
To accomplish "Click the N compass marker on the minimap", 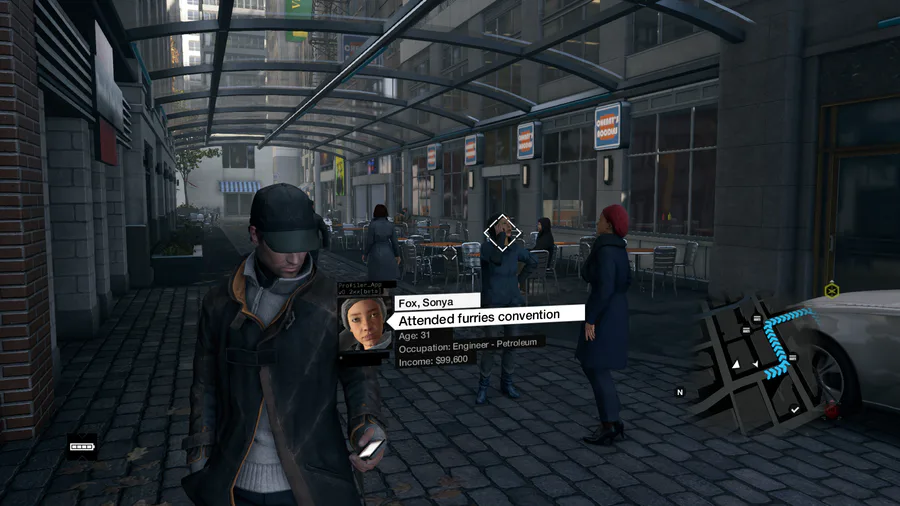I will 680,392.
